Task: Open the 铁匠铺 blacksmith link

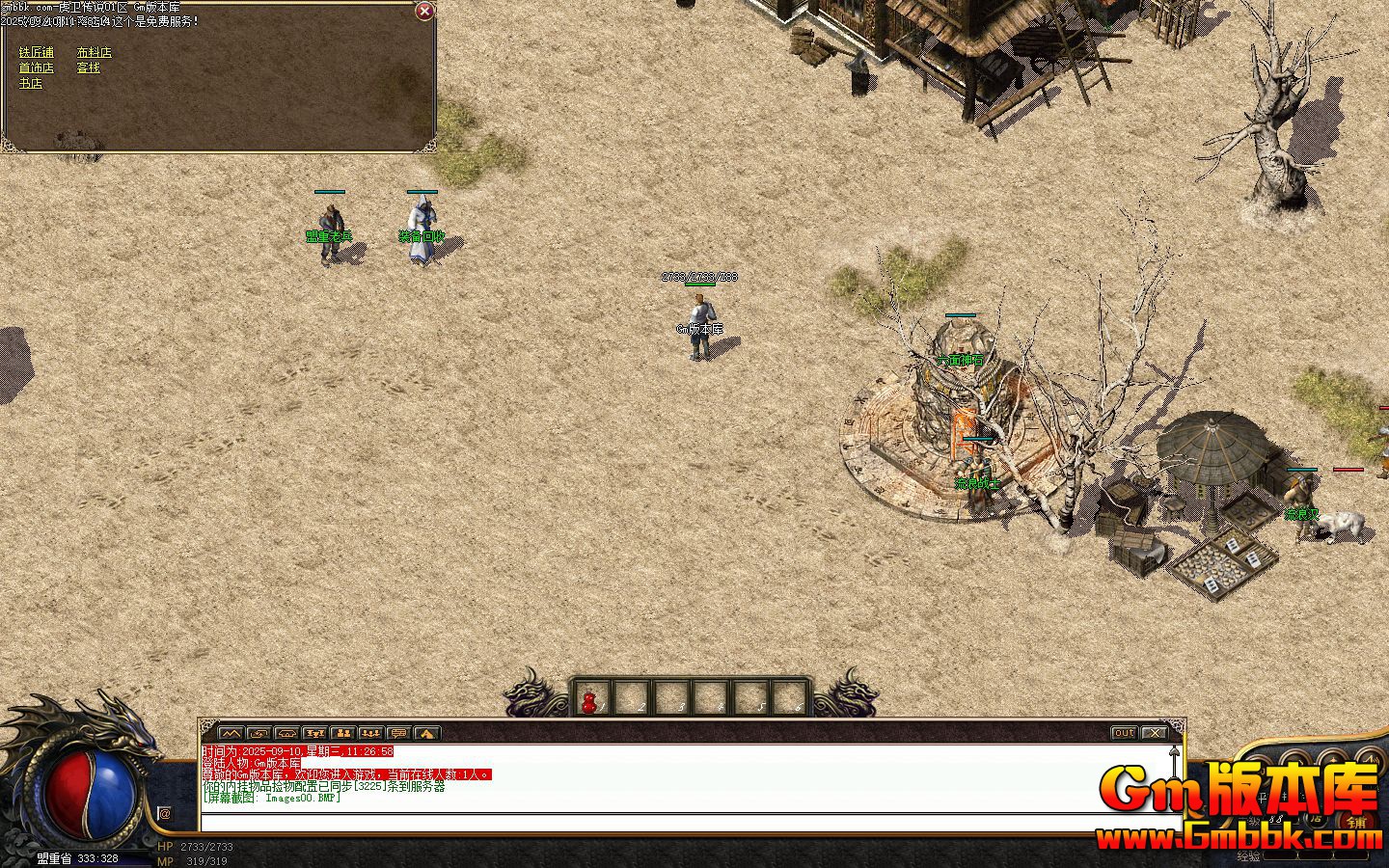Action: click(x=37, y=53)
